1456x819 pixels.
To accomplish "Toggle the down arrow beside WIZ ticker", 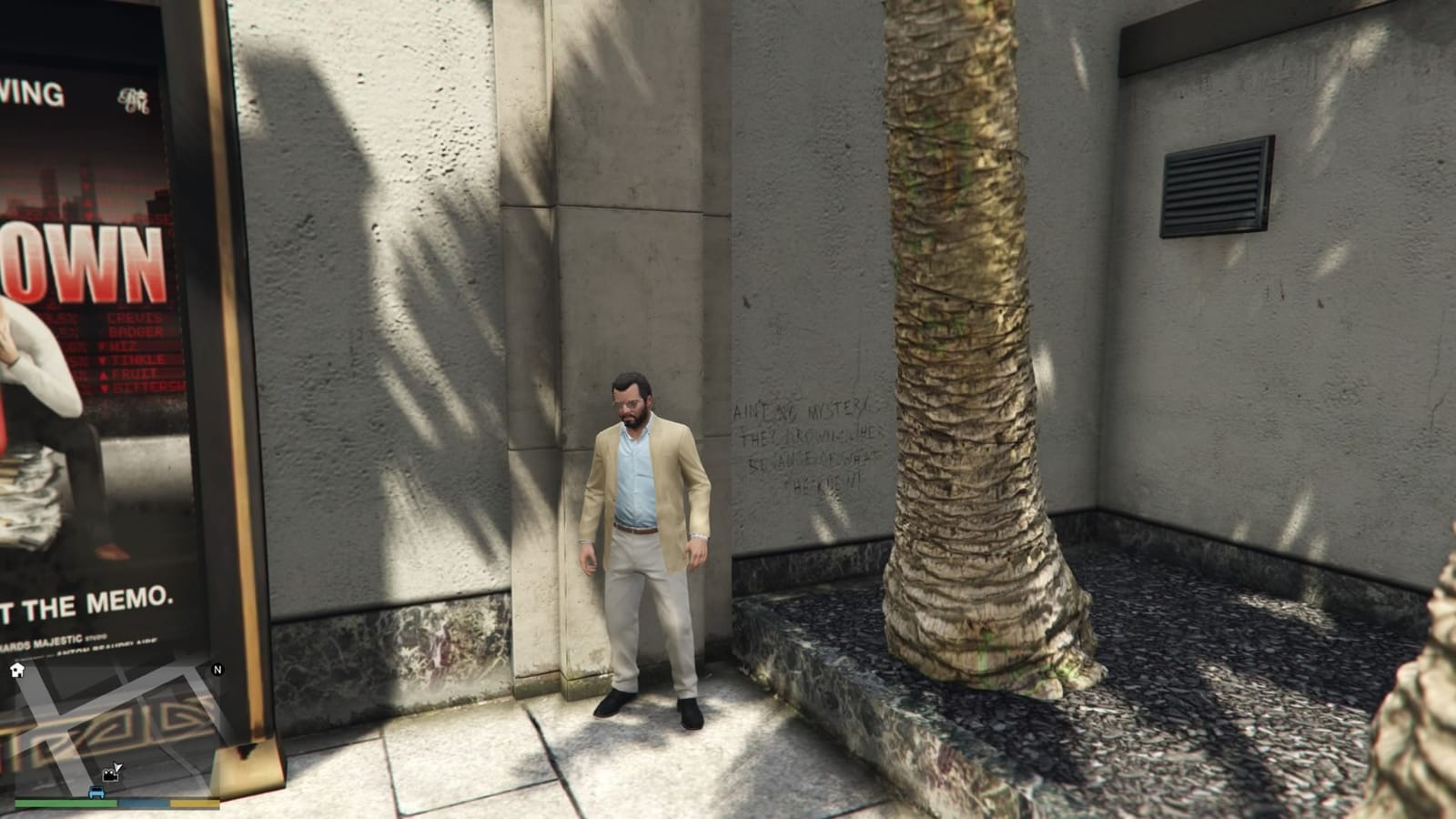I will pyautogui.click(x=103, y=346).
